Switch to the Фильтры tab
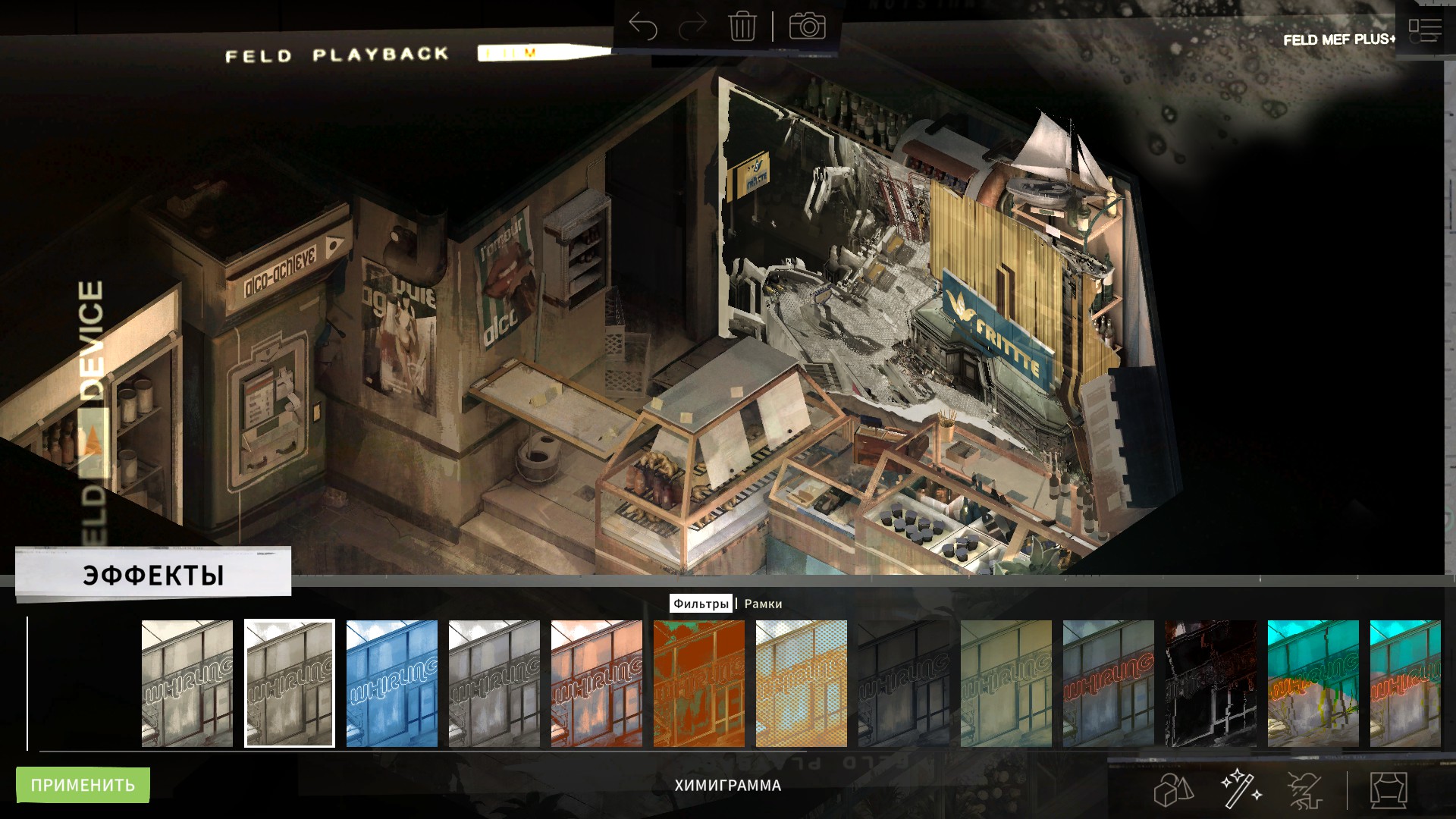 701,604
